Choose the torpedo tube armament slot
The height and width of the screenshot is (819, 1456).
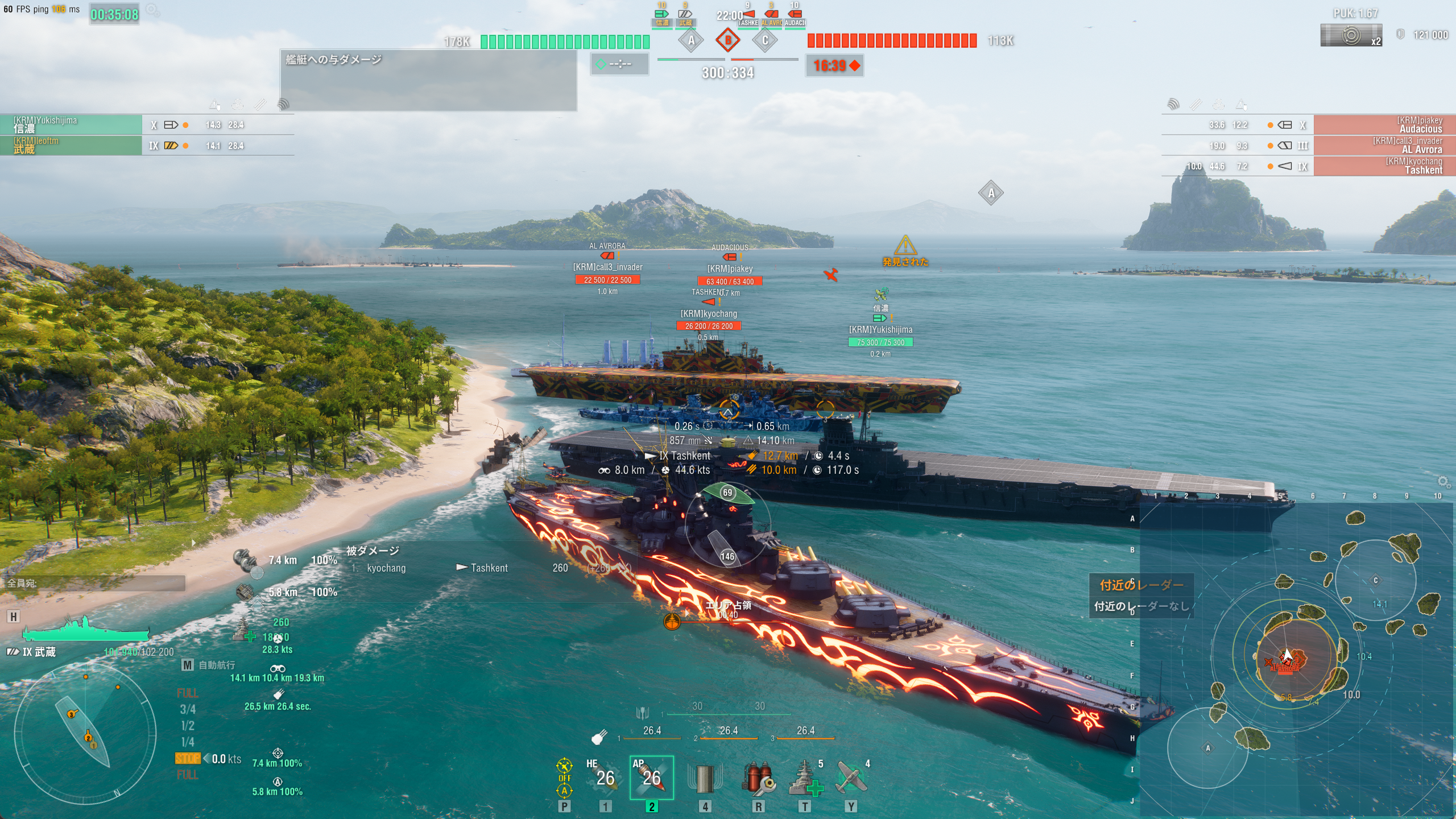point(705,778)
